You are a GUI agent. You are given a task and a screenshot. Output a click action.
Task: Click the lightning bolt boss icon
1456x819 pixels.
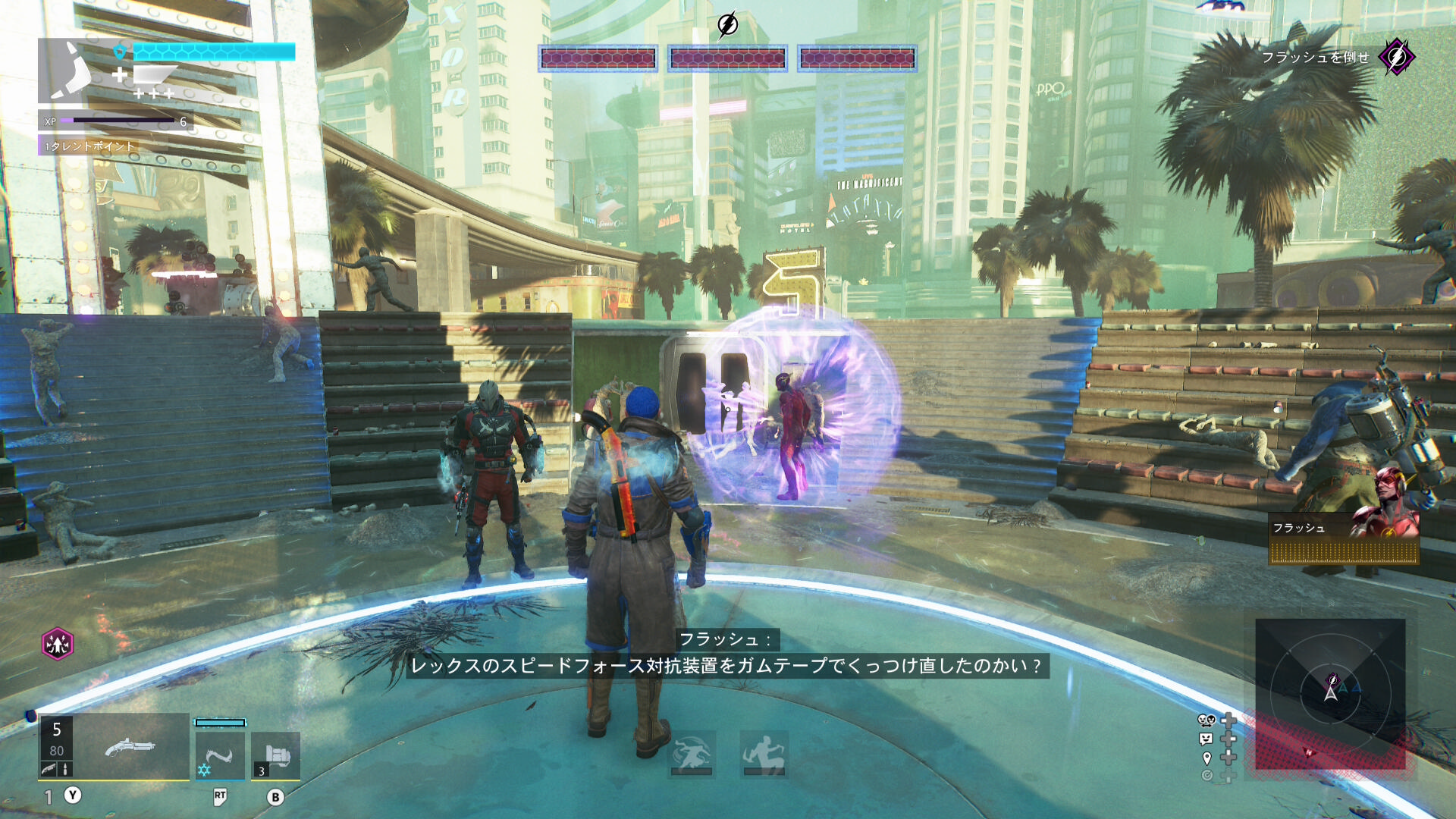click(727, 25)
